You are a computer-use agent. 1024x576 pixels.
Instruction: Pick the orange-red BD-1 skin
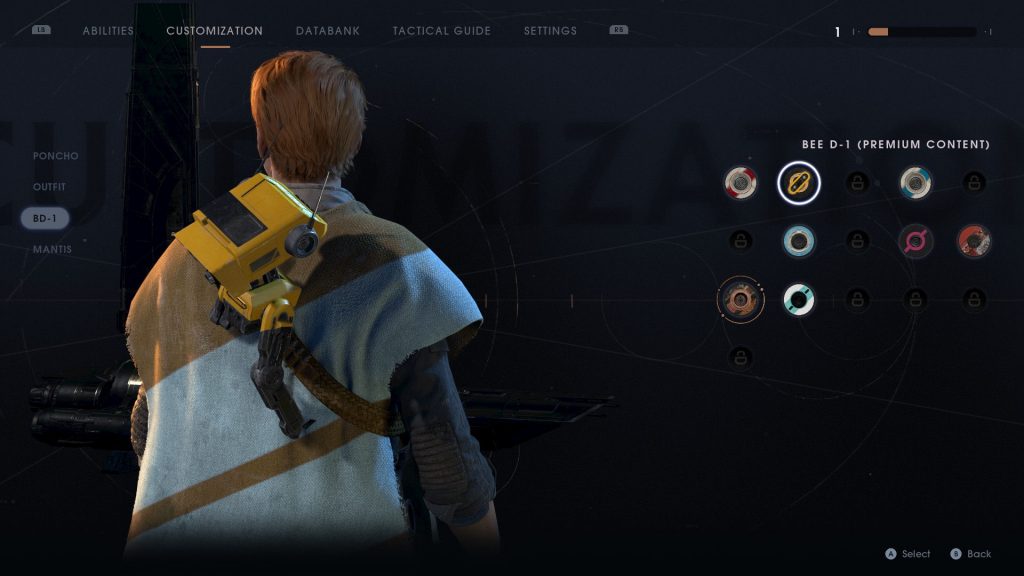coord(973,241)
